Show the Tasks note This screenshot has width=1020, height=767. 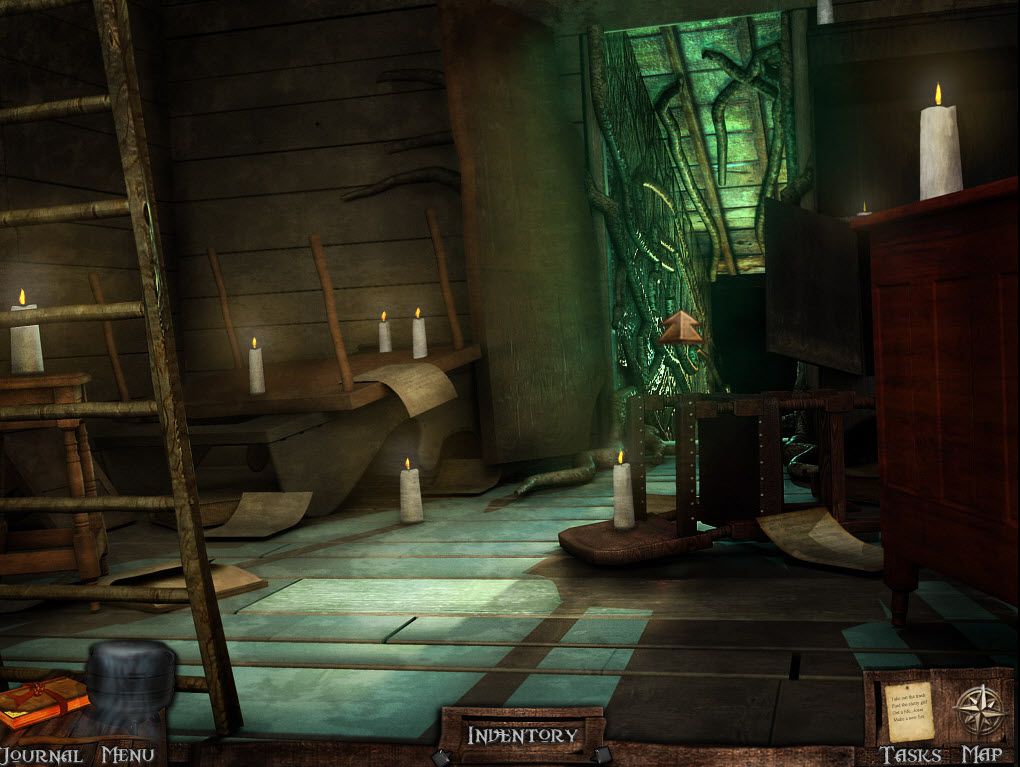pos(908,711)
